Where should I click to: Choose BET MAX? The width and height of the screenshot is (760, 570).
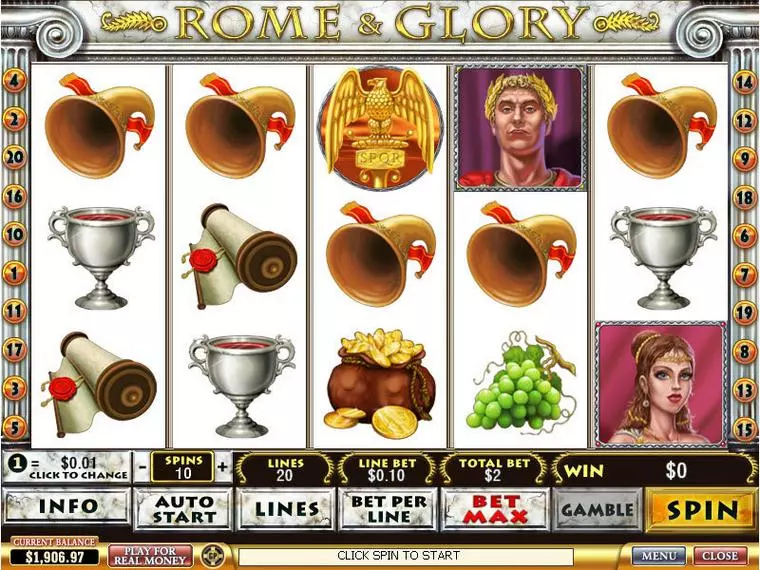tap(495, 509)
